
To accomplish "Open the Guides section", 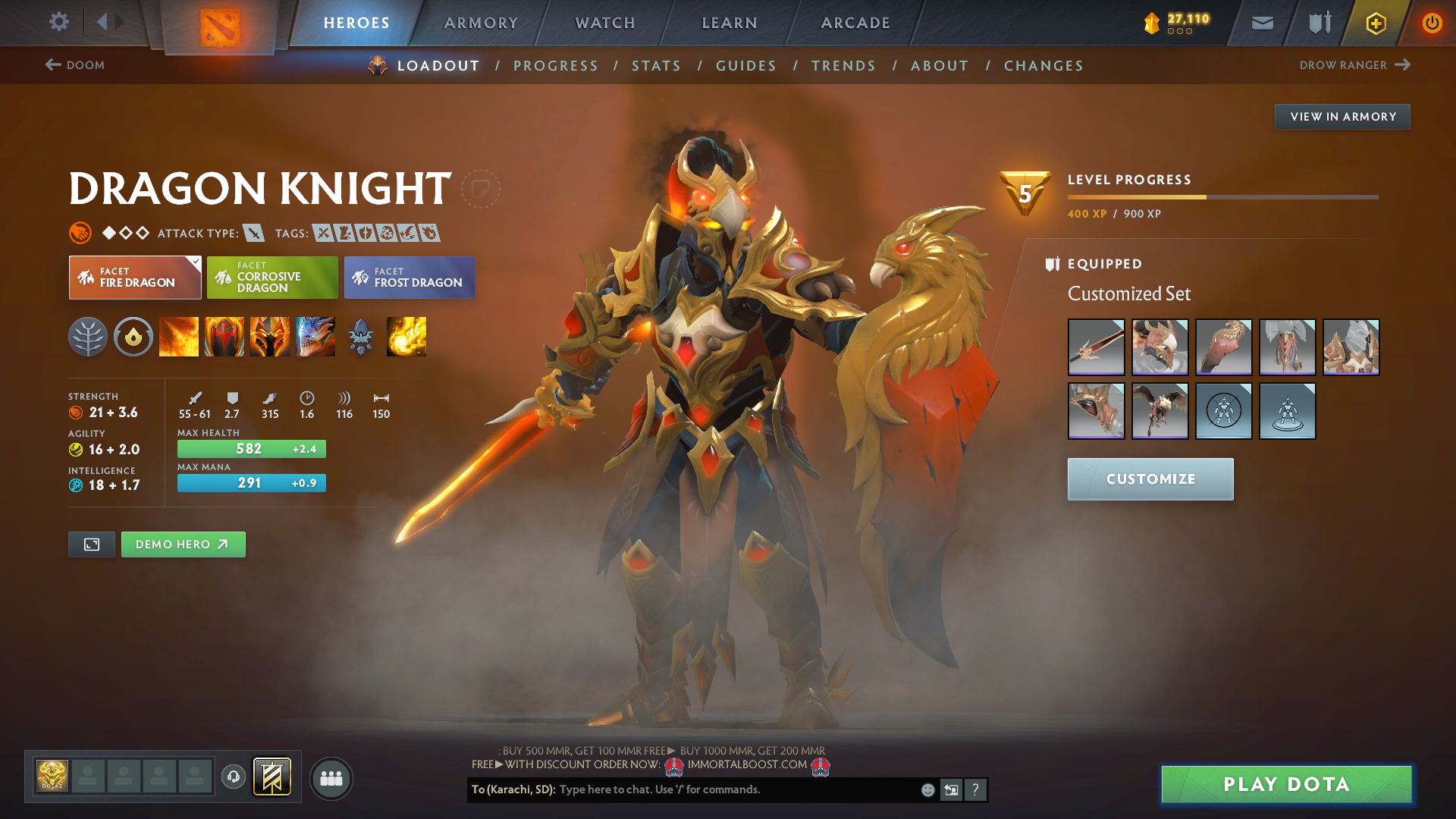I will click(x=746, y=66).
